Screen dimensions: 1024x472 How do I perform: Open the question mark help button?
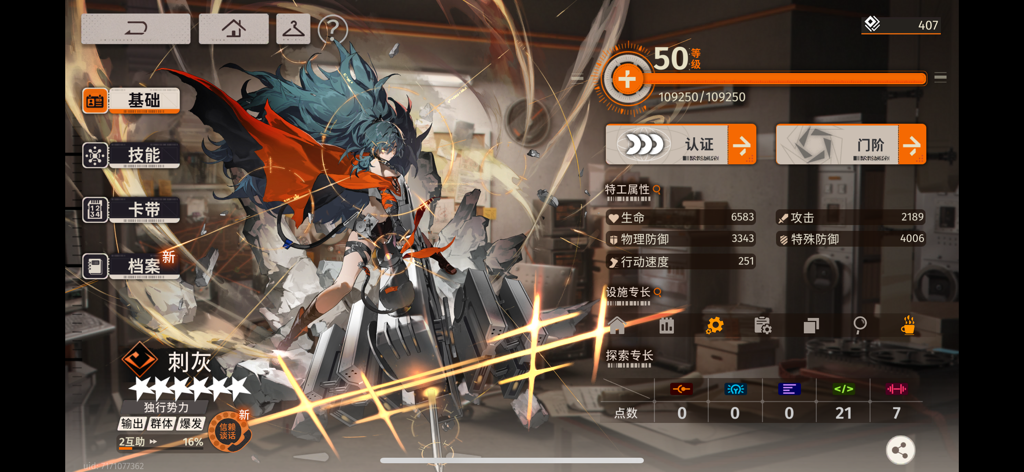333,30
